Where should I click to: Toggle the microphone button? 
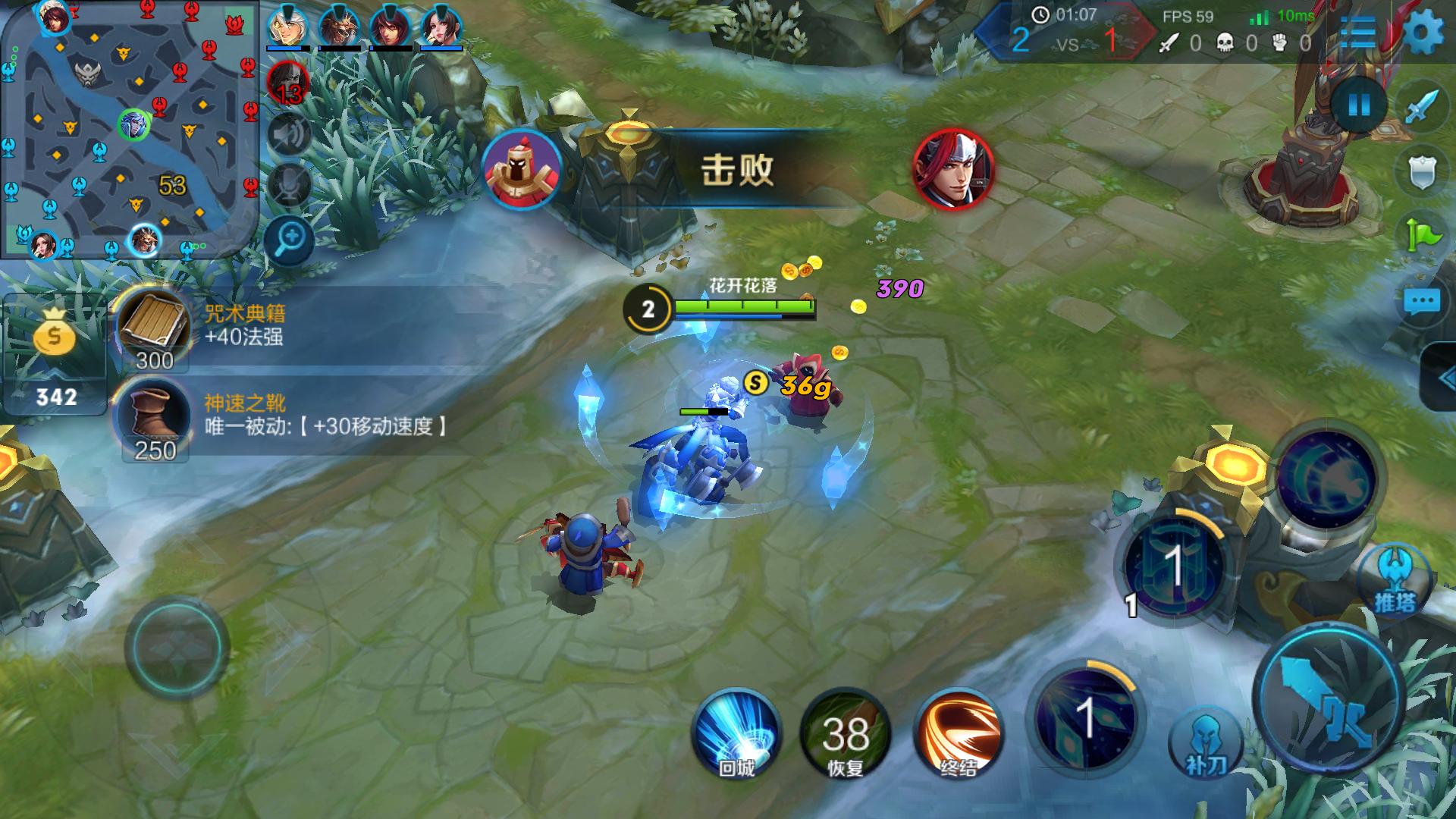tap(289, 184)
